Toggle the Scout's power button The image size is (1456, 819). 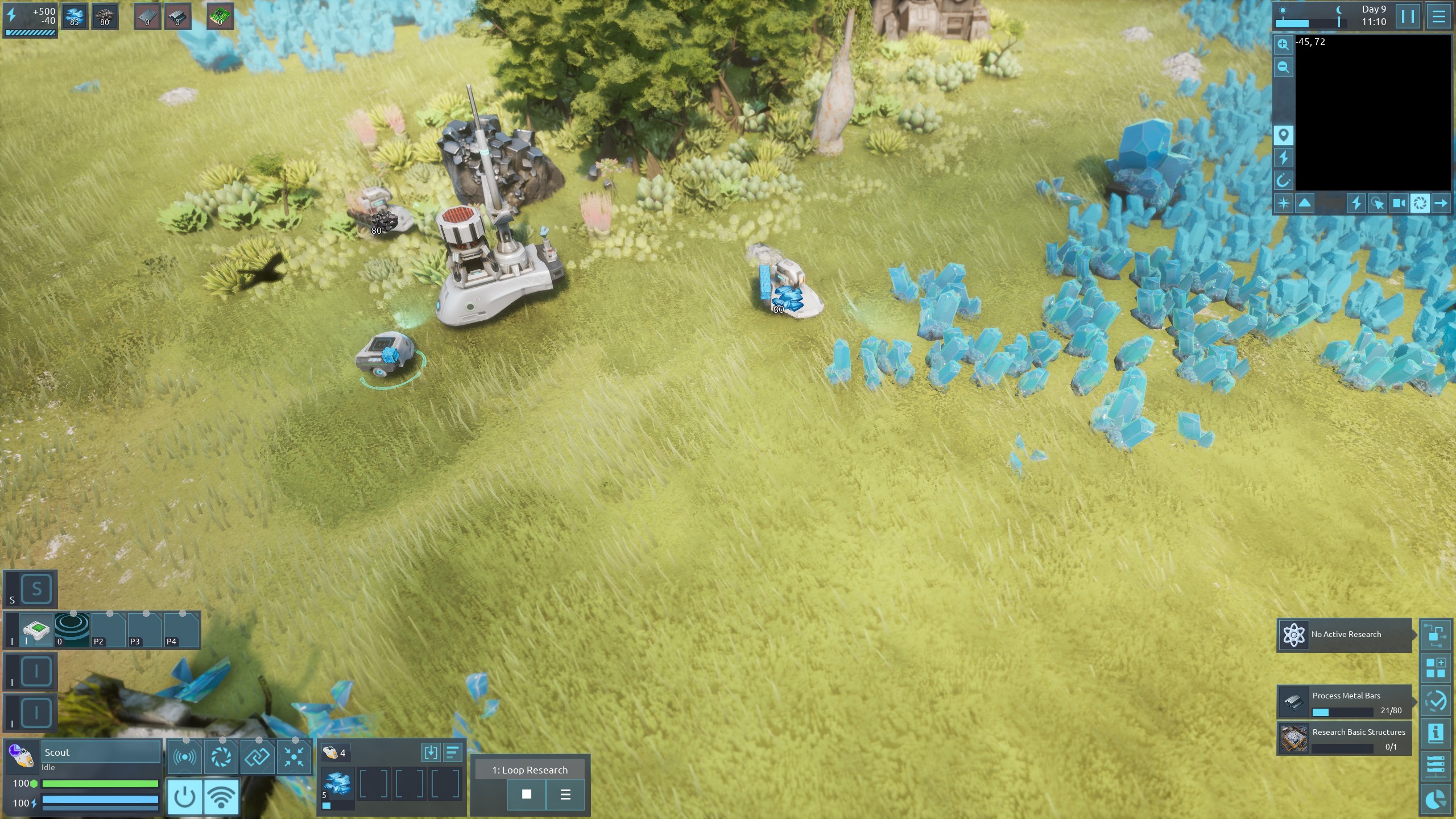(184, 797)
